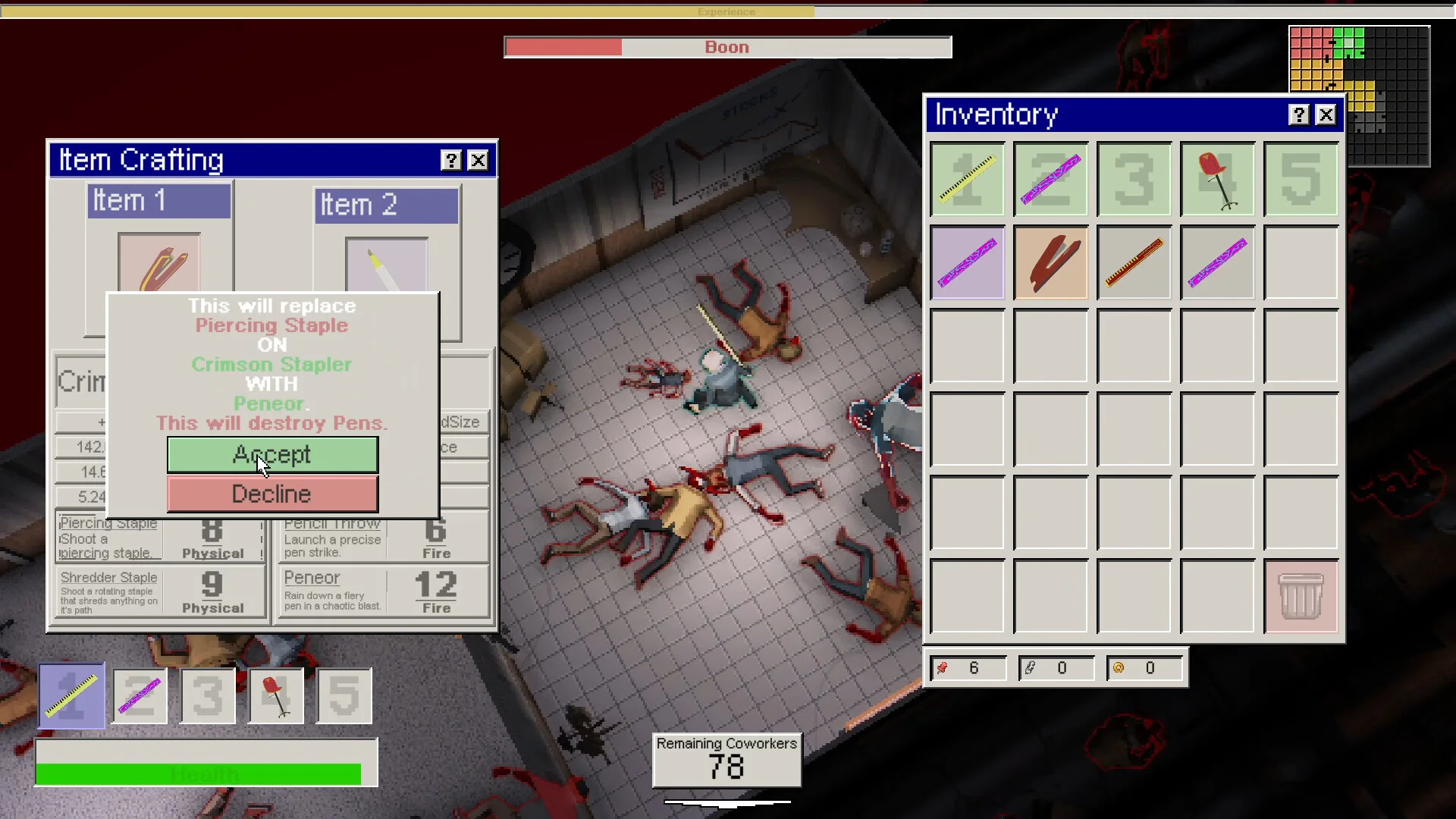Click the minimap grid
Image resolution: width=1456 pixels, height=819 pixels.
click(1359, 96)
